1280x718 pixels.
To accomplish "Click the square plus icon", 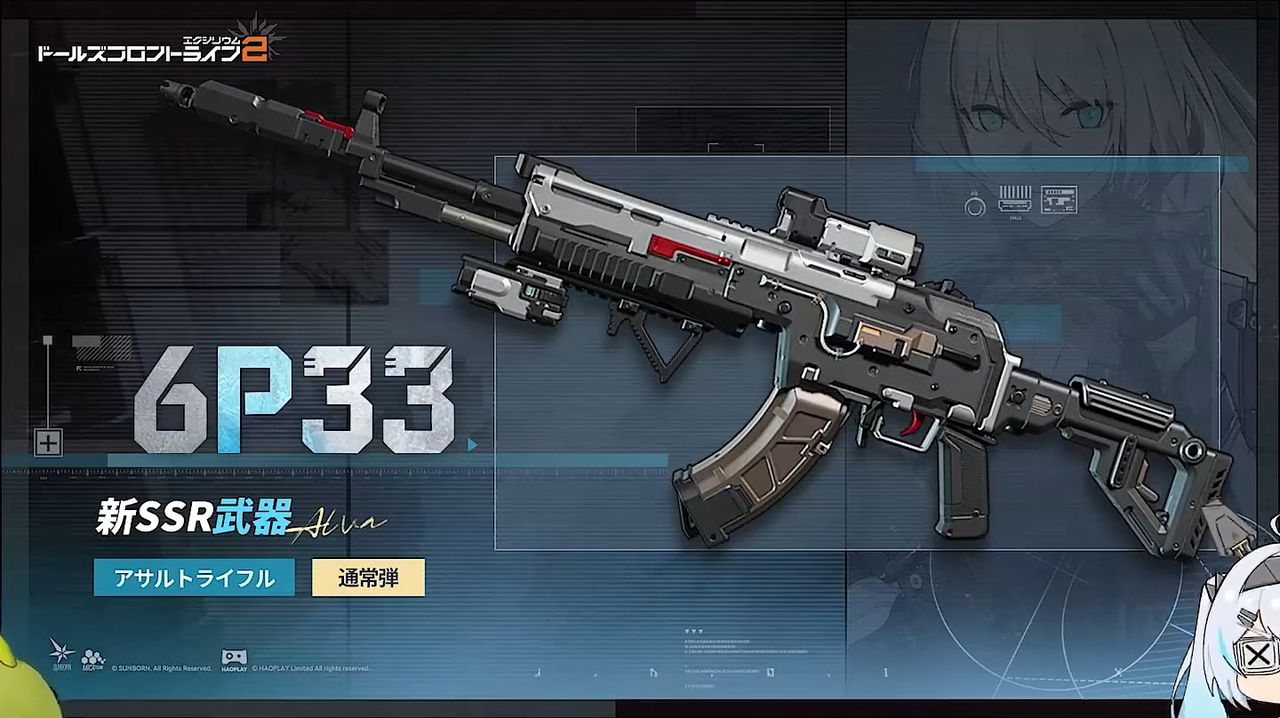I will tap(48, 442).
